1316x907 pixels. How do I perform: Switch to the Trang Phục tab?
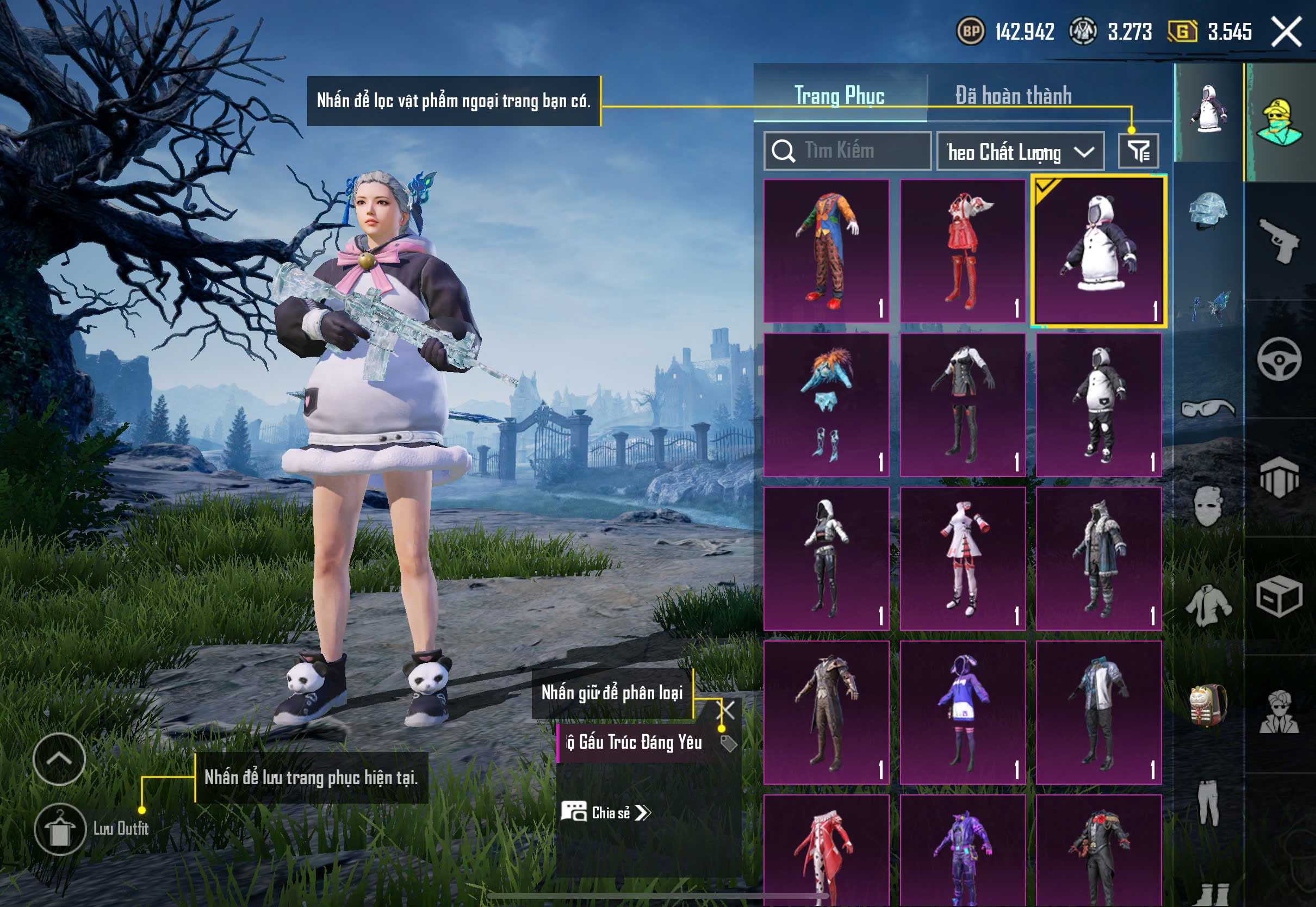coord(839,96)
